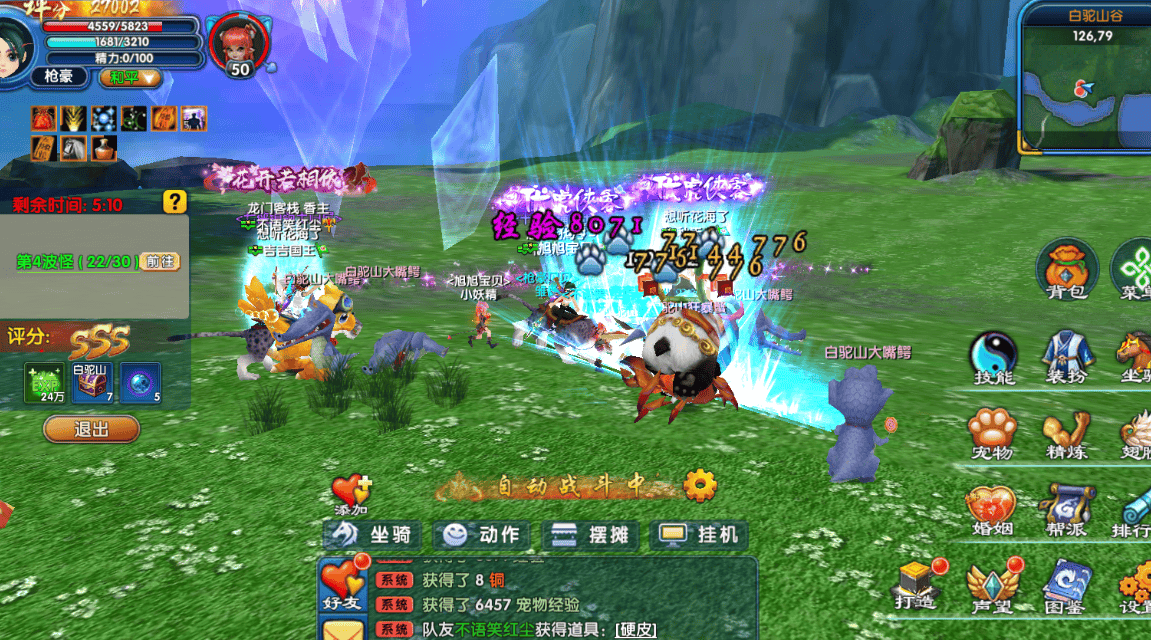Open the 装扮 costume menu

(x=1066, y=355)
